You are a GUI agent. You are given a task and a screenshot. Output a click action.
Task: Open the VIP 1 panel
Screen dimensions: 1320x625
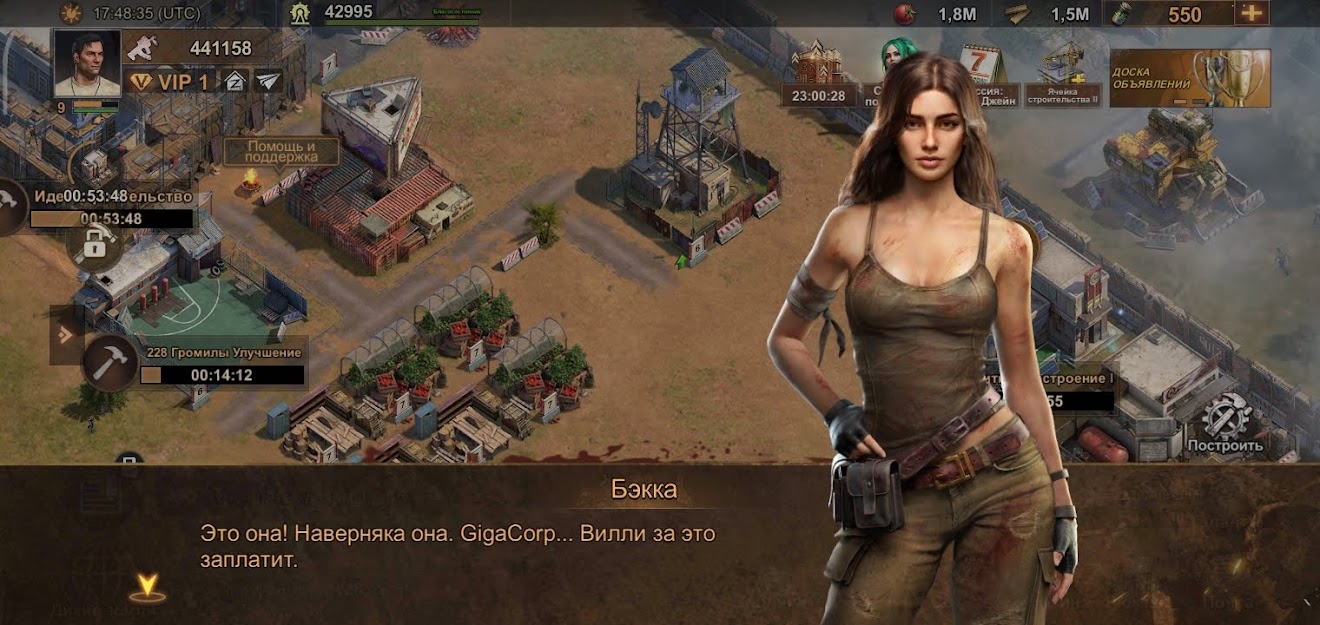tap(169, 82)
